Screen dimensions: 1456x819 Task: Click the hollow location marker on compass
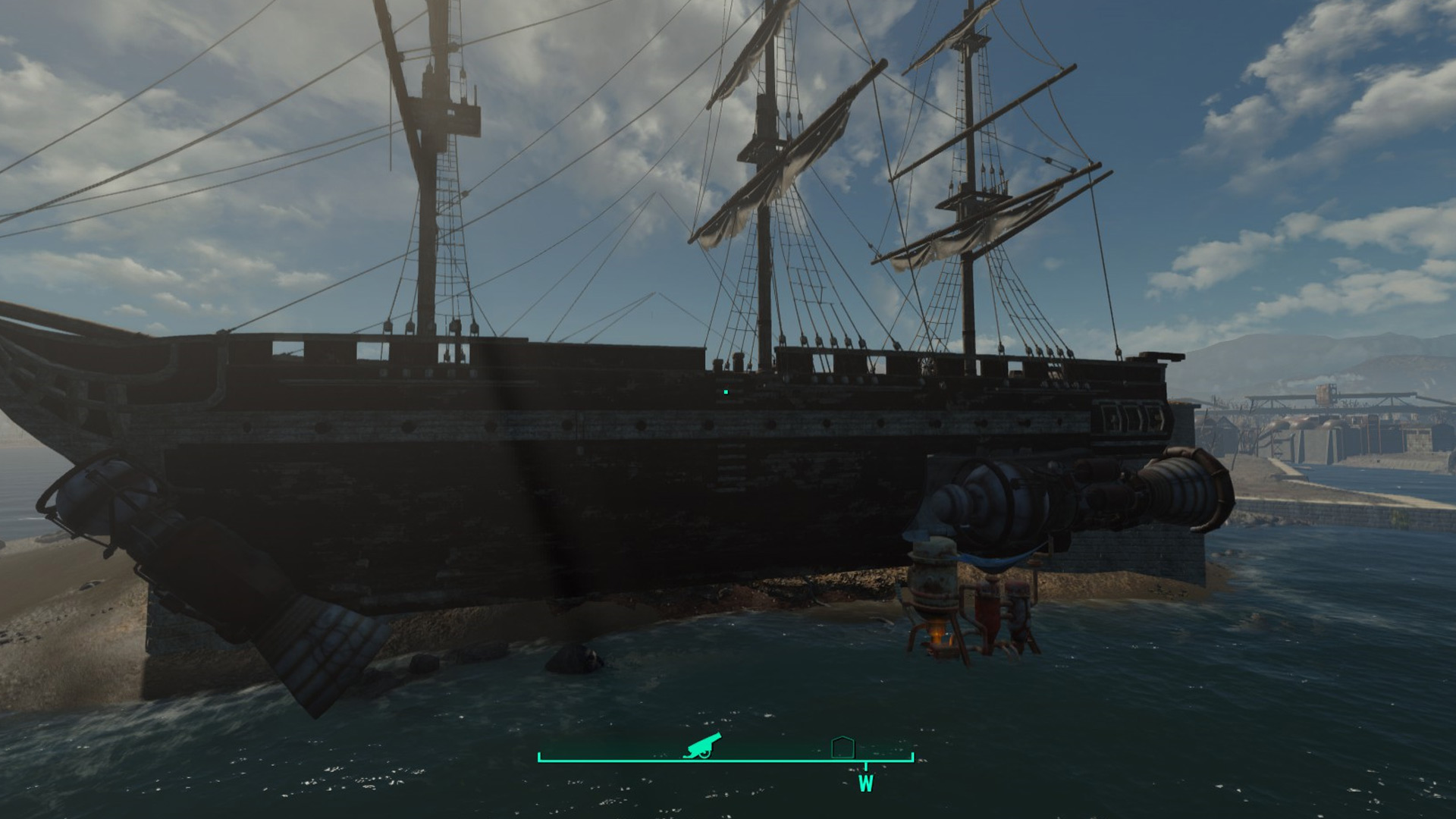[843, 747]
